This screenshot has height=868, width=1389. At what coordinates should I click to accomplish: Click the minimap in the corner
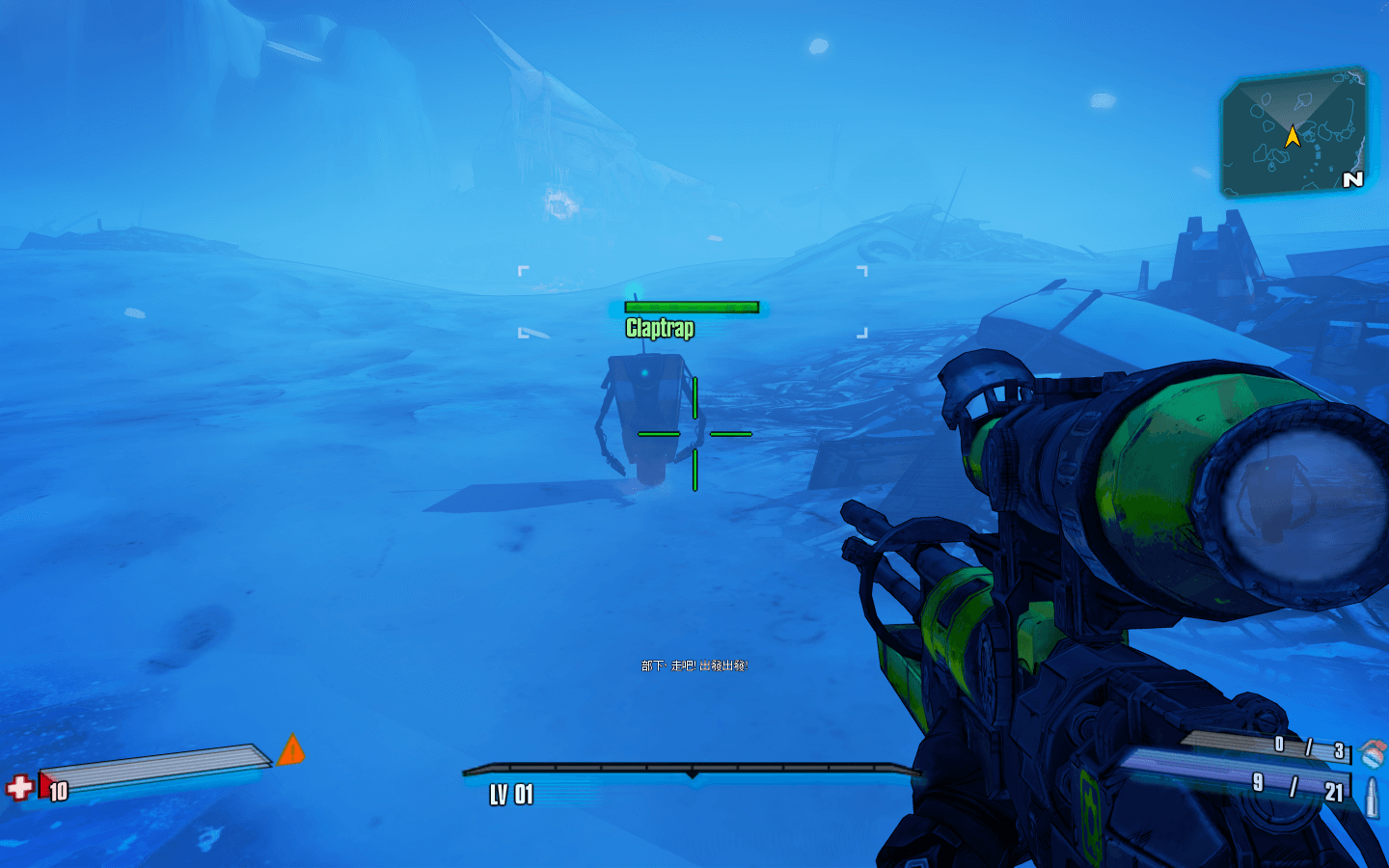point(1294,133)
